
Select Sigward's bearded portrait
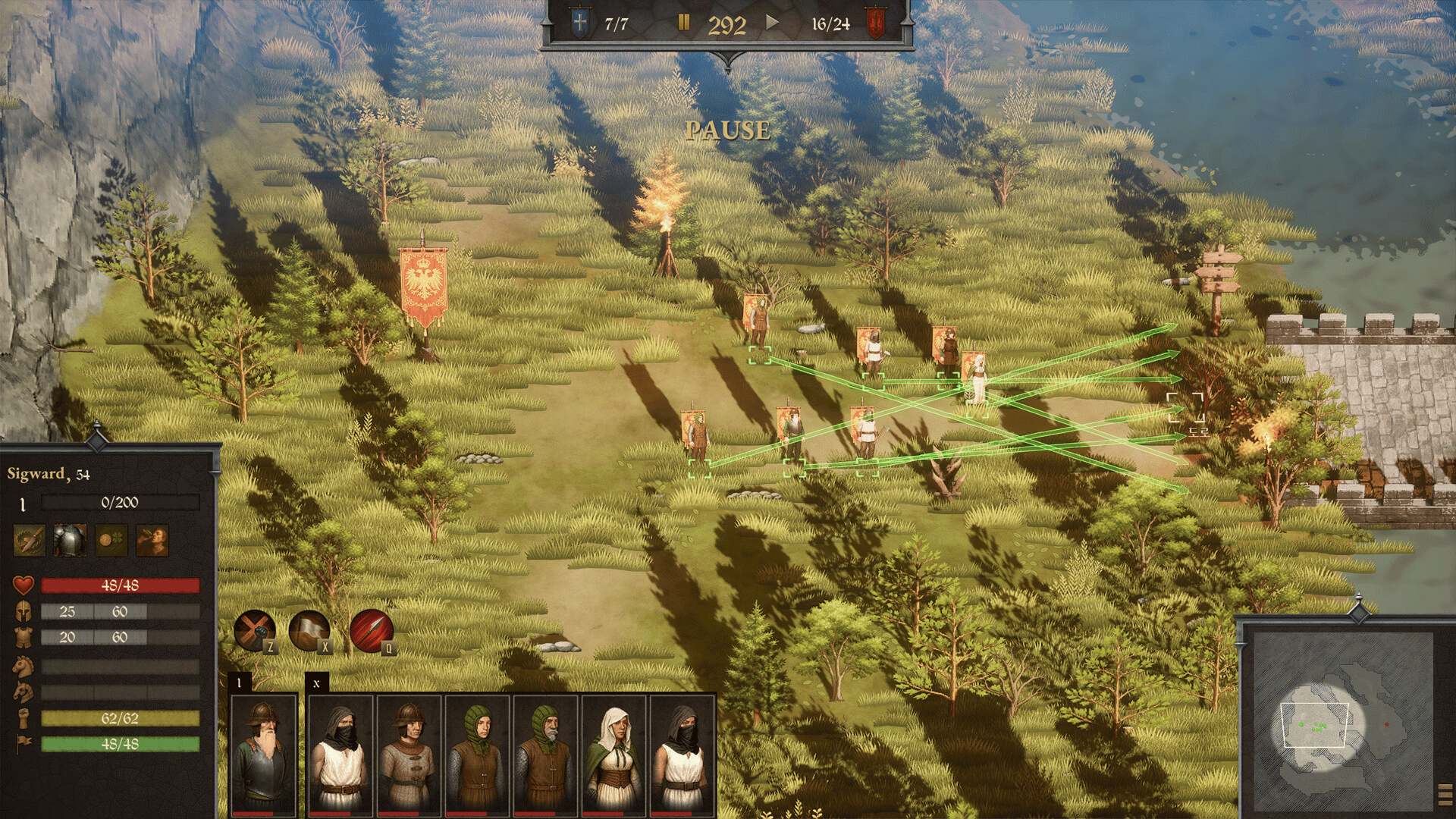[263, 753]
